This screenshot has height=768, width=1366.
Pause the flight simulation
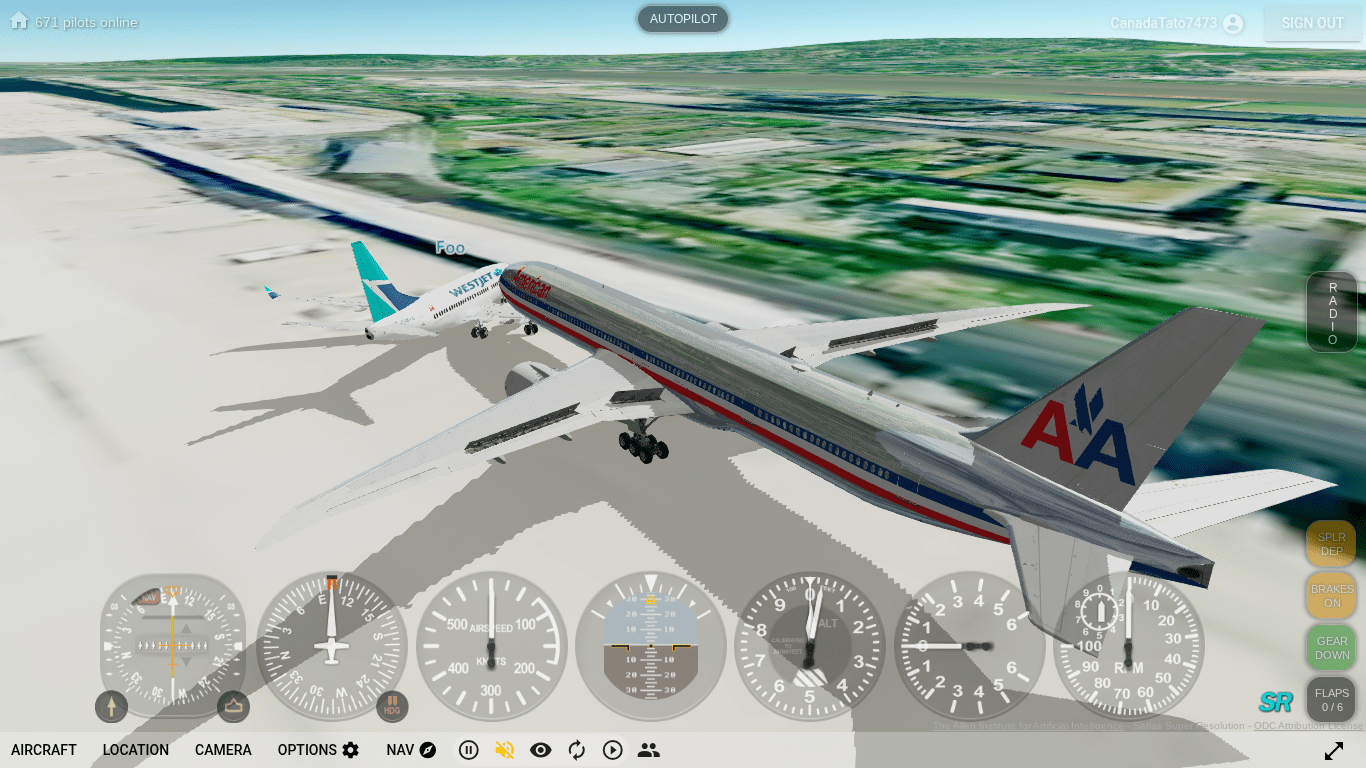click(x=468, y=750)
